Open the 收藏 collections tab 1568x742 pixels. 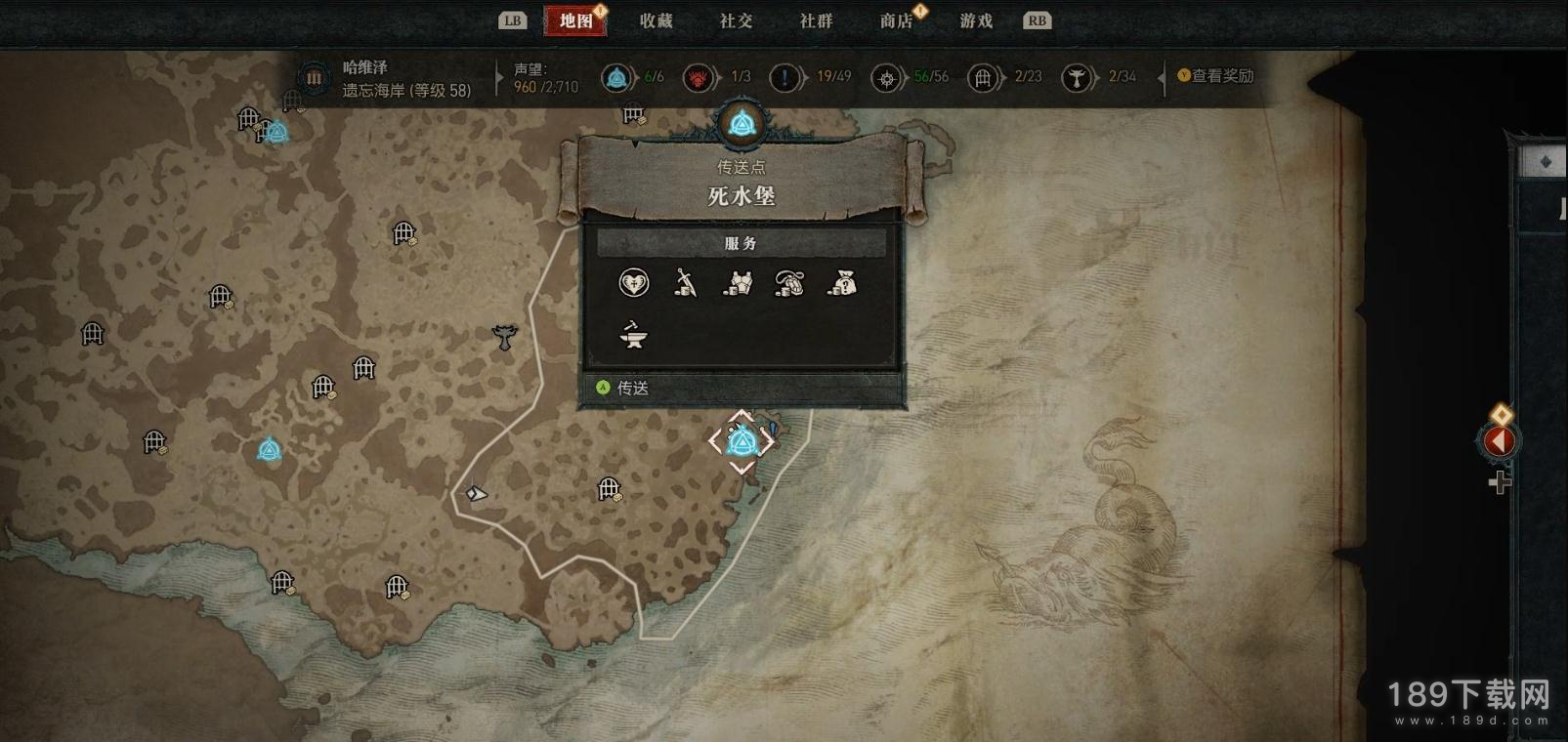pos(657,21)
